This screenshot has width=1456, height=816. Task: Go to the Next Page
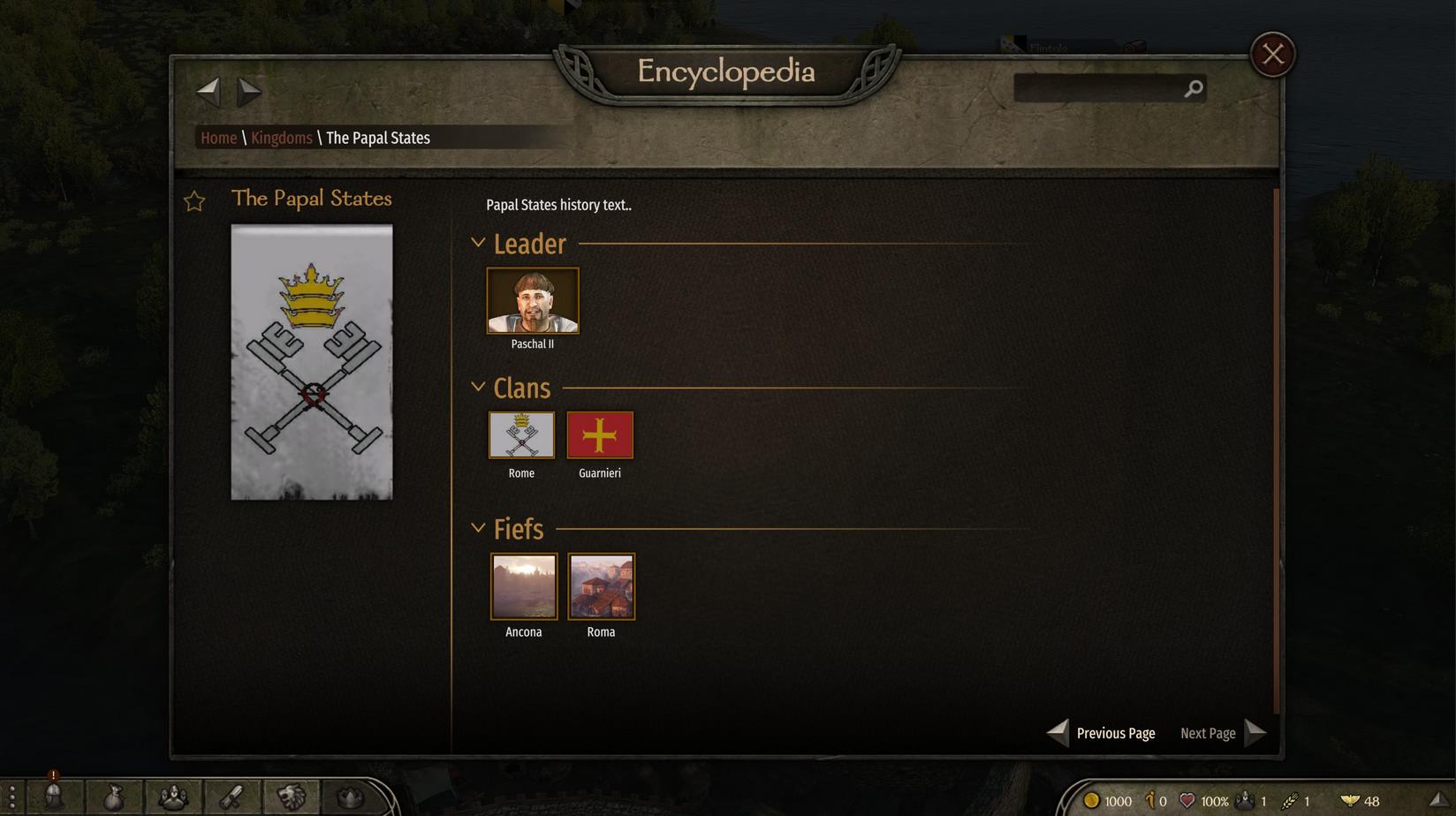coord(1223,733)
